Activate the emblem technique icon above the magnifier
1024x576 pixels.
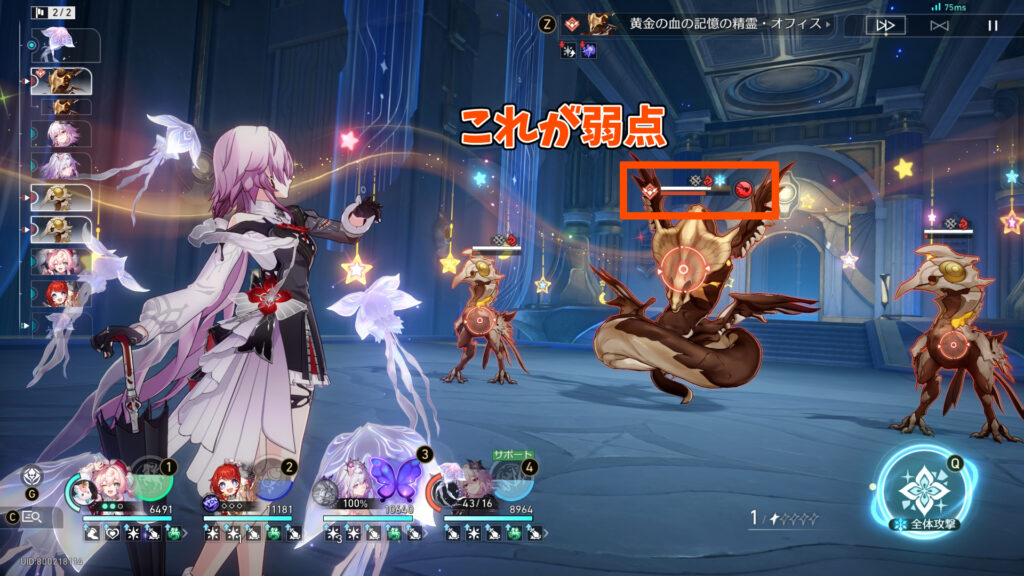31,478
